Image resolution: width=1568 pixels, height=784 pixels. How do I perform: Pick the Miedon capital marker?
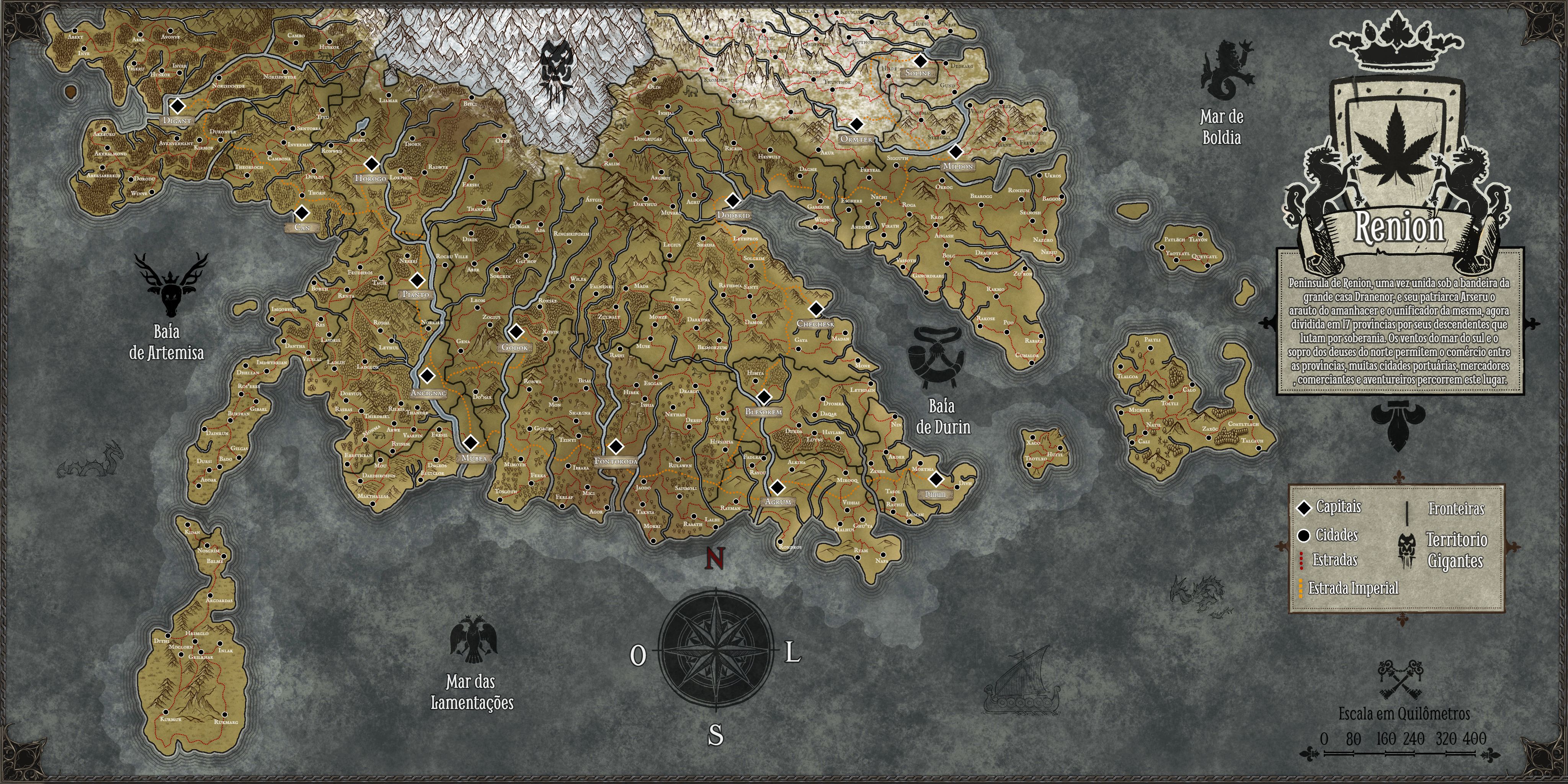click(955, 152)
